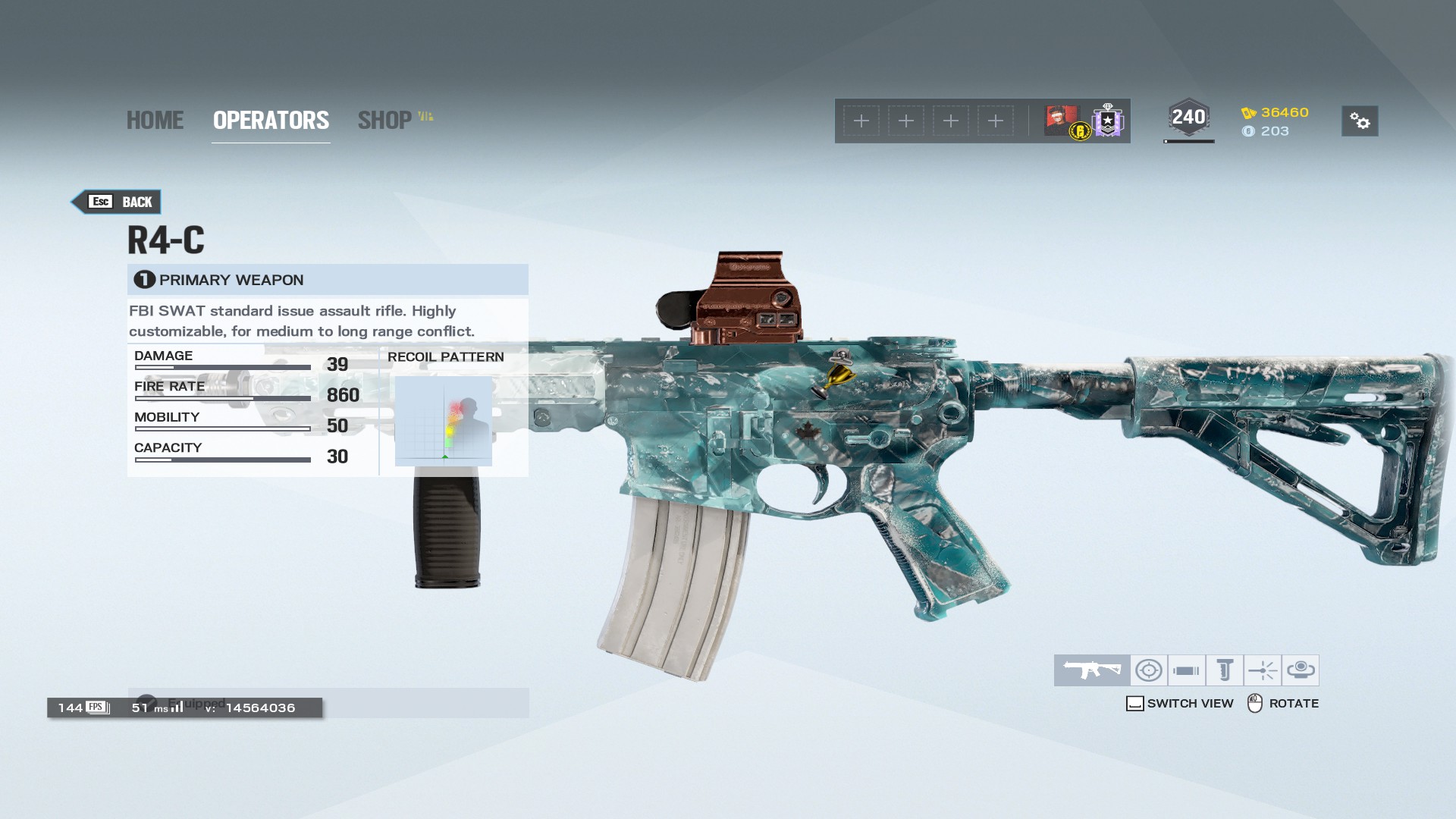Open the barrel attachment category
The image size is (1456, 819).
tap(1185, 670)
